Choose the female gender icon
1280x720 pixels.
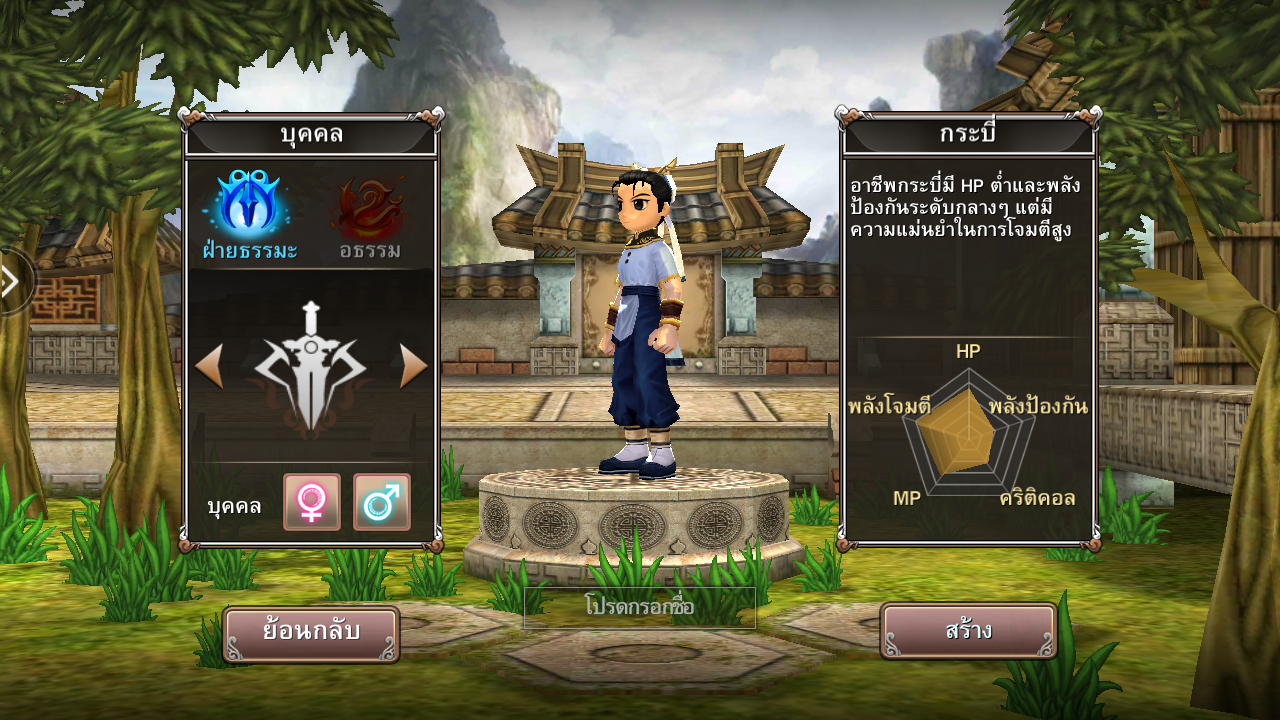pyautogui.click(x=312, y=502)
